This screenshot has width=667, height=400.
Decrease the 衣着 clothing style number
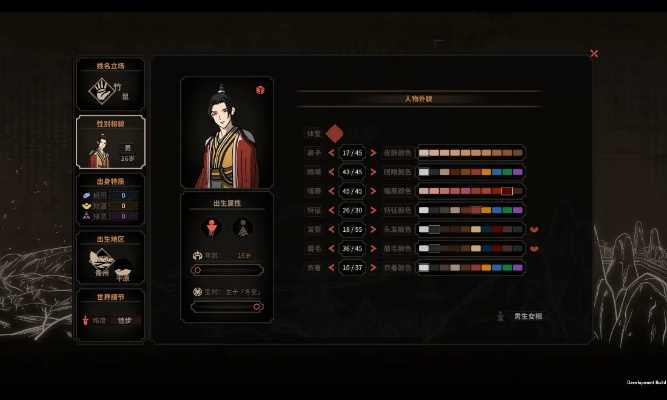coord(330,267)
